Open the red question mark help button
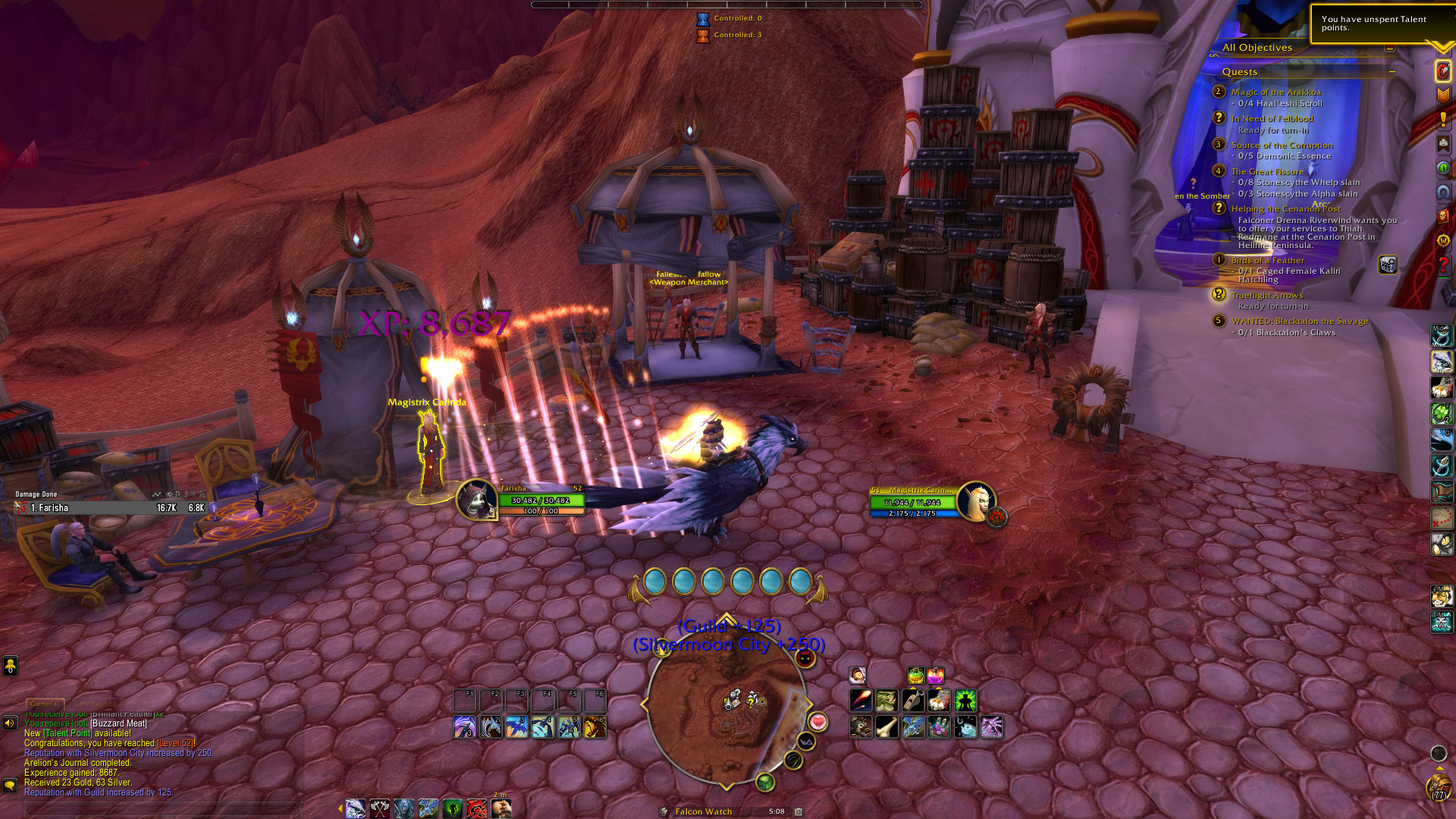This screenshot has height=819, width=1456. 1442,265
